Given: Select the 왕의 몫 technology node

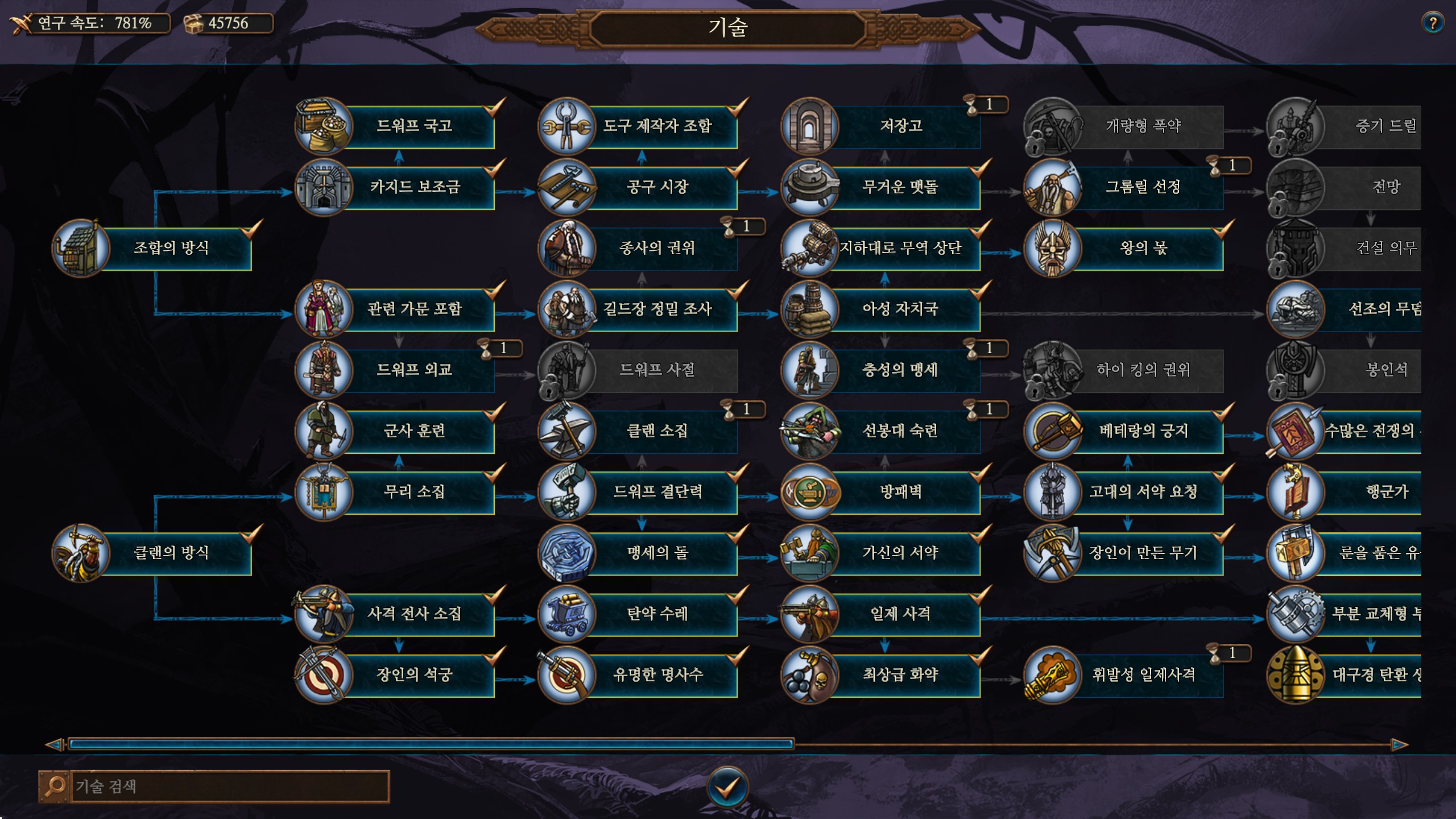Looking at the screenshot, I should click(1143, 248).
